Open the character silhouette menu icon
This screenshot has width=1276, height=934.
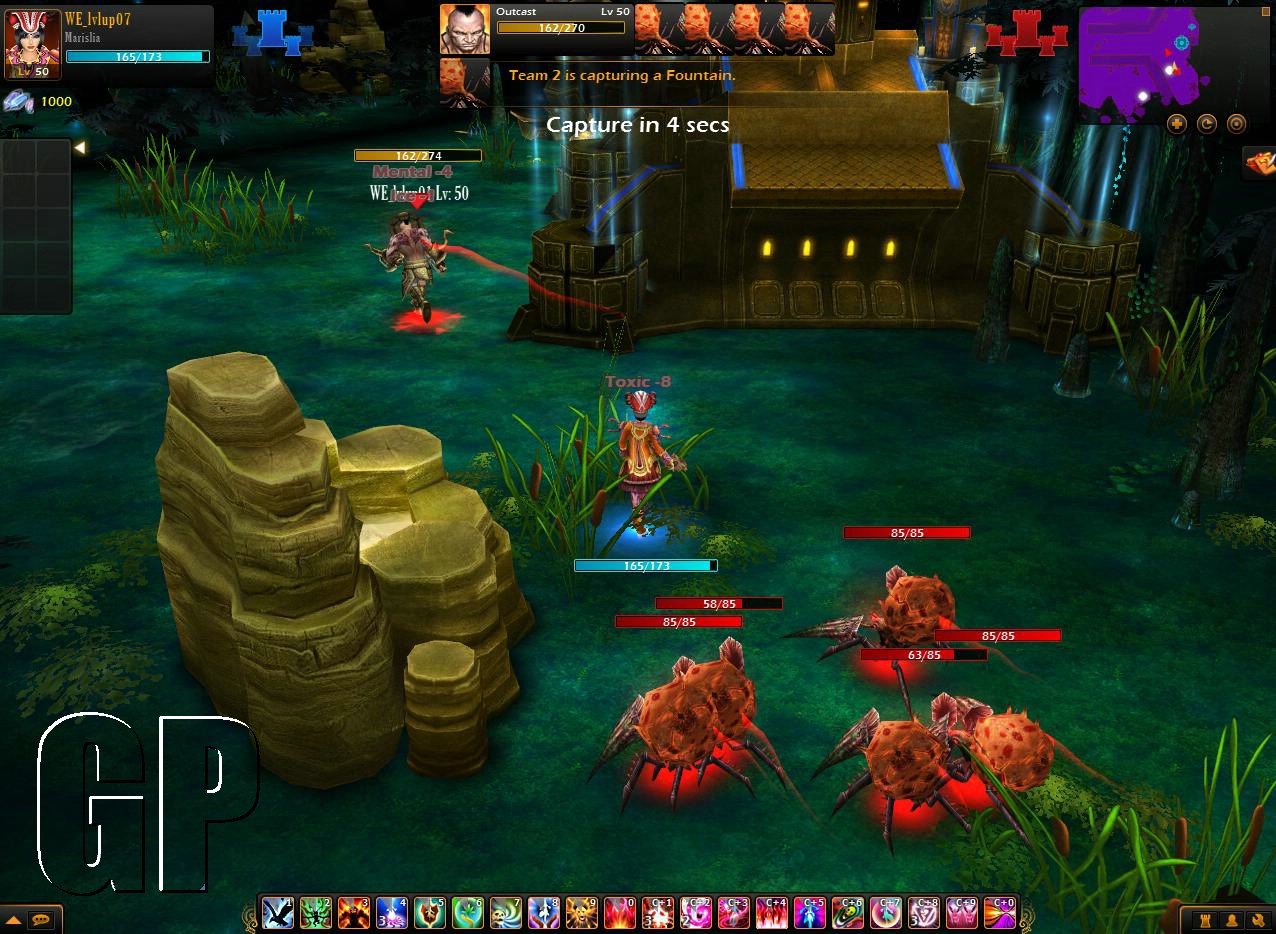pyautogui.click(x=1232, y=920)
